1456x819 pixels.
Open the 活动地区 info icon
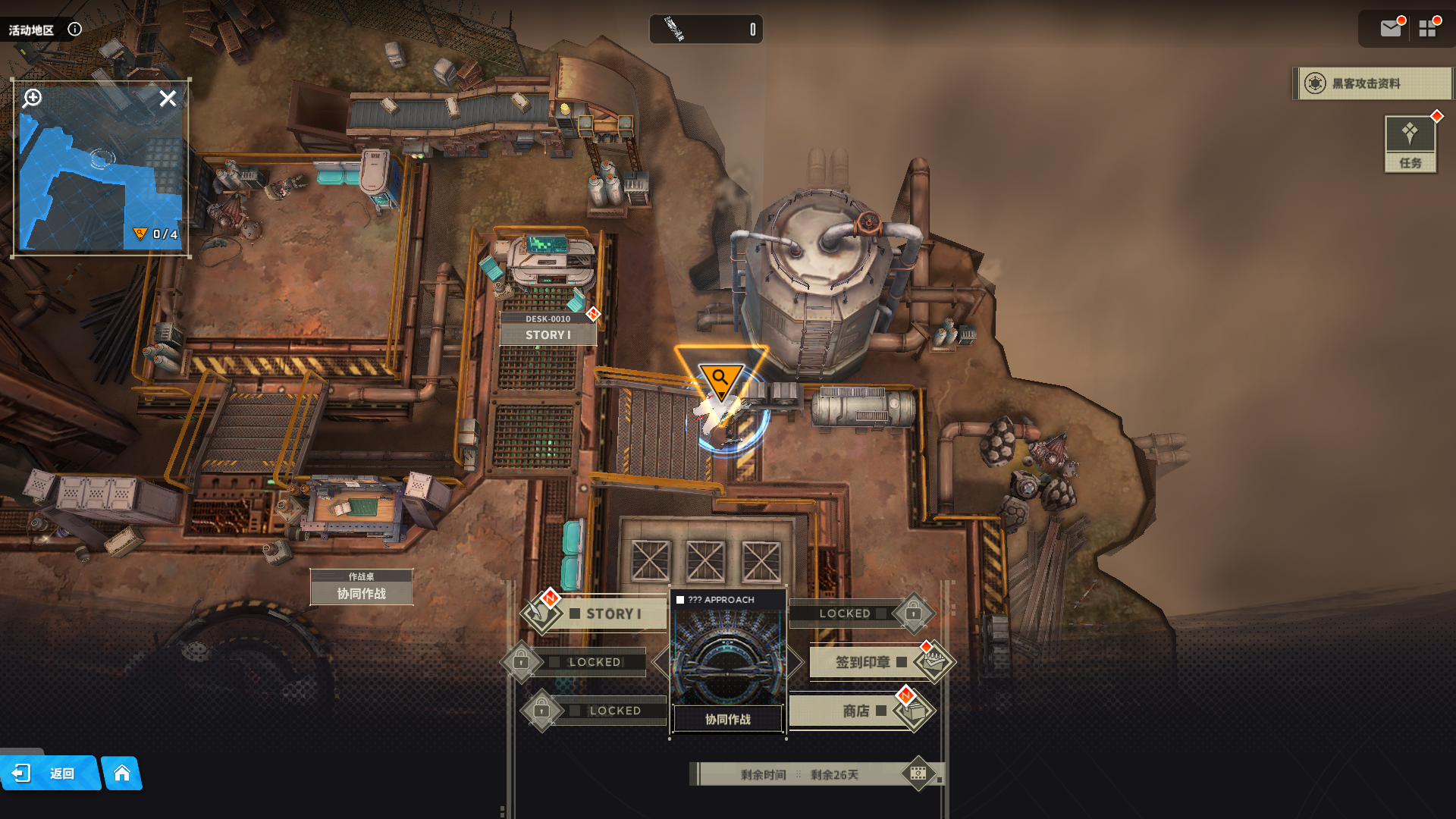point(74,30)
